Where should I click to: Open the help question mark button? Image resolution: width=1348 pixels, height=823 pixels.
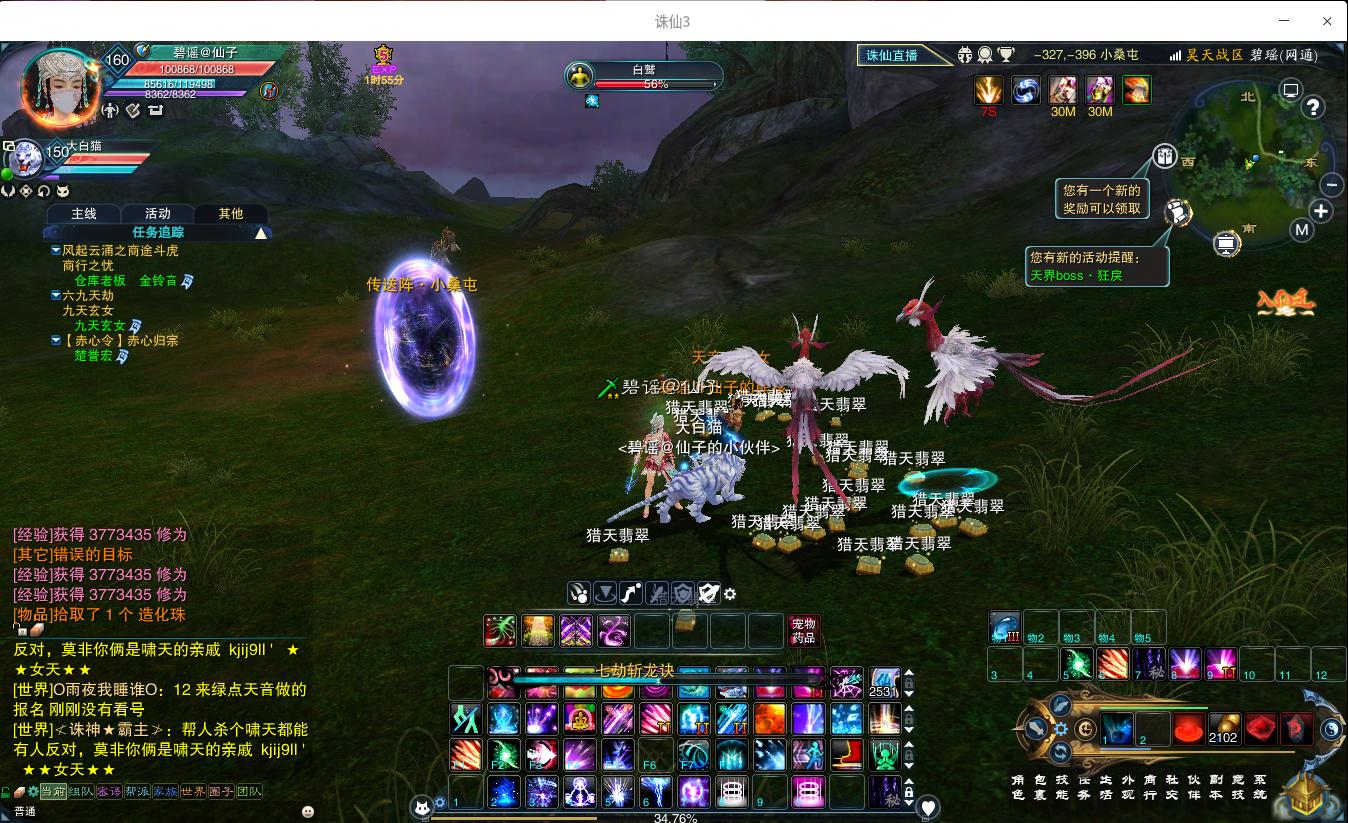1313,107
